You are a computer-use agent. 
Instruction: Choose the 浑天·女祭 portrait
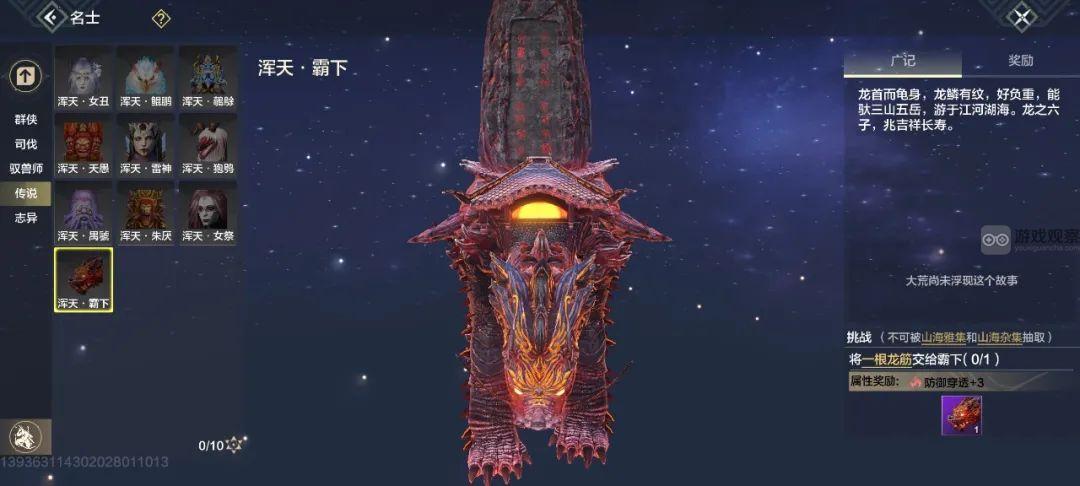coord(208,212)
